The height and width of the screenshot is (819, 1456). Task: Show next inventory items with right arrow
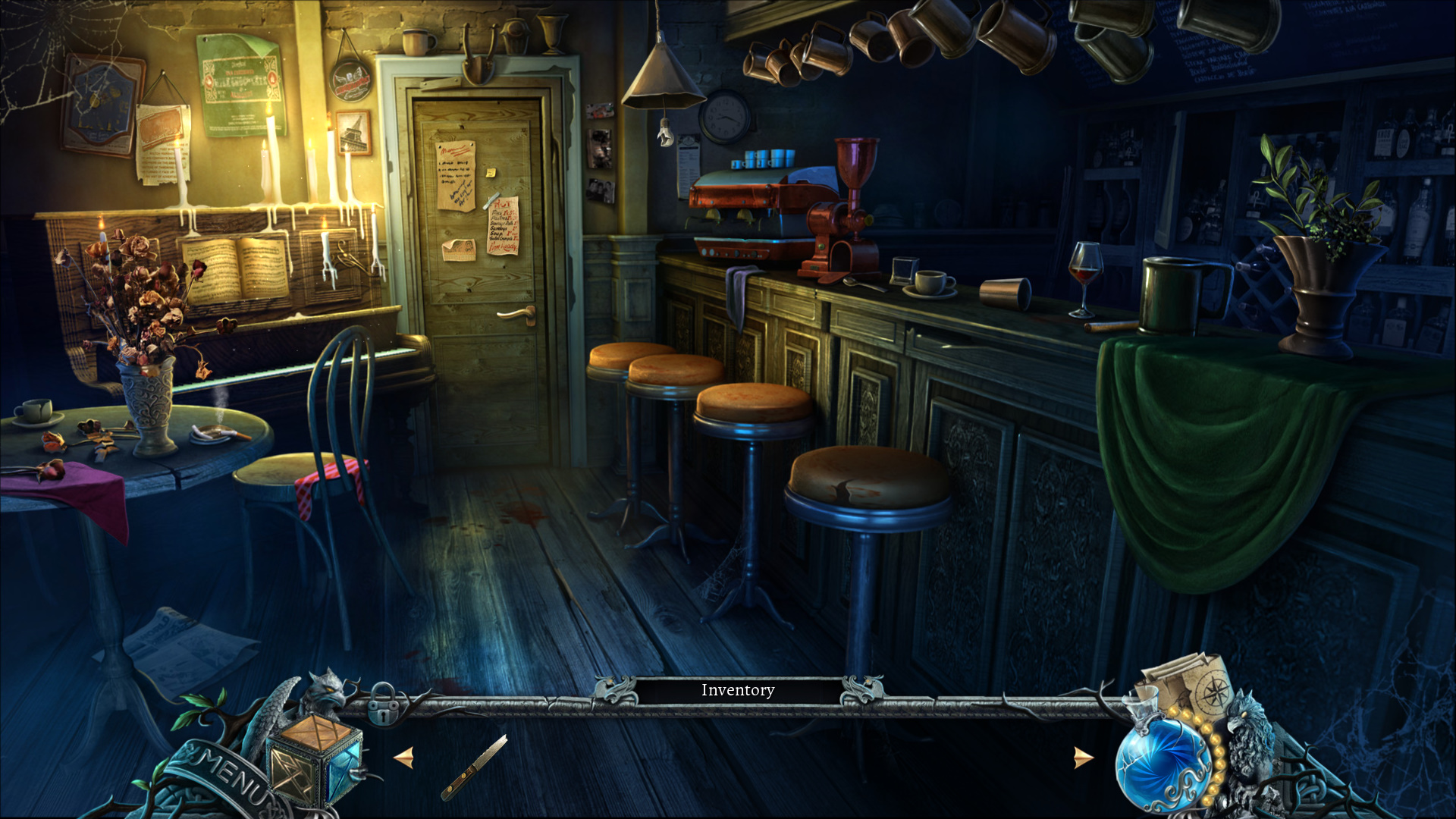(1084, 758)
